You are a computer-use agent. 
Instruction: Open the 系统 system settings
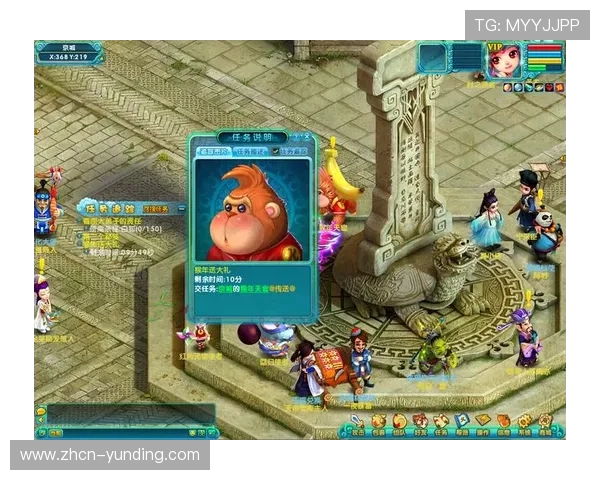click(x=525, y=422)
